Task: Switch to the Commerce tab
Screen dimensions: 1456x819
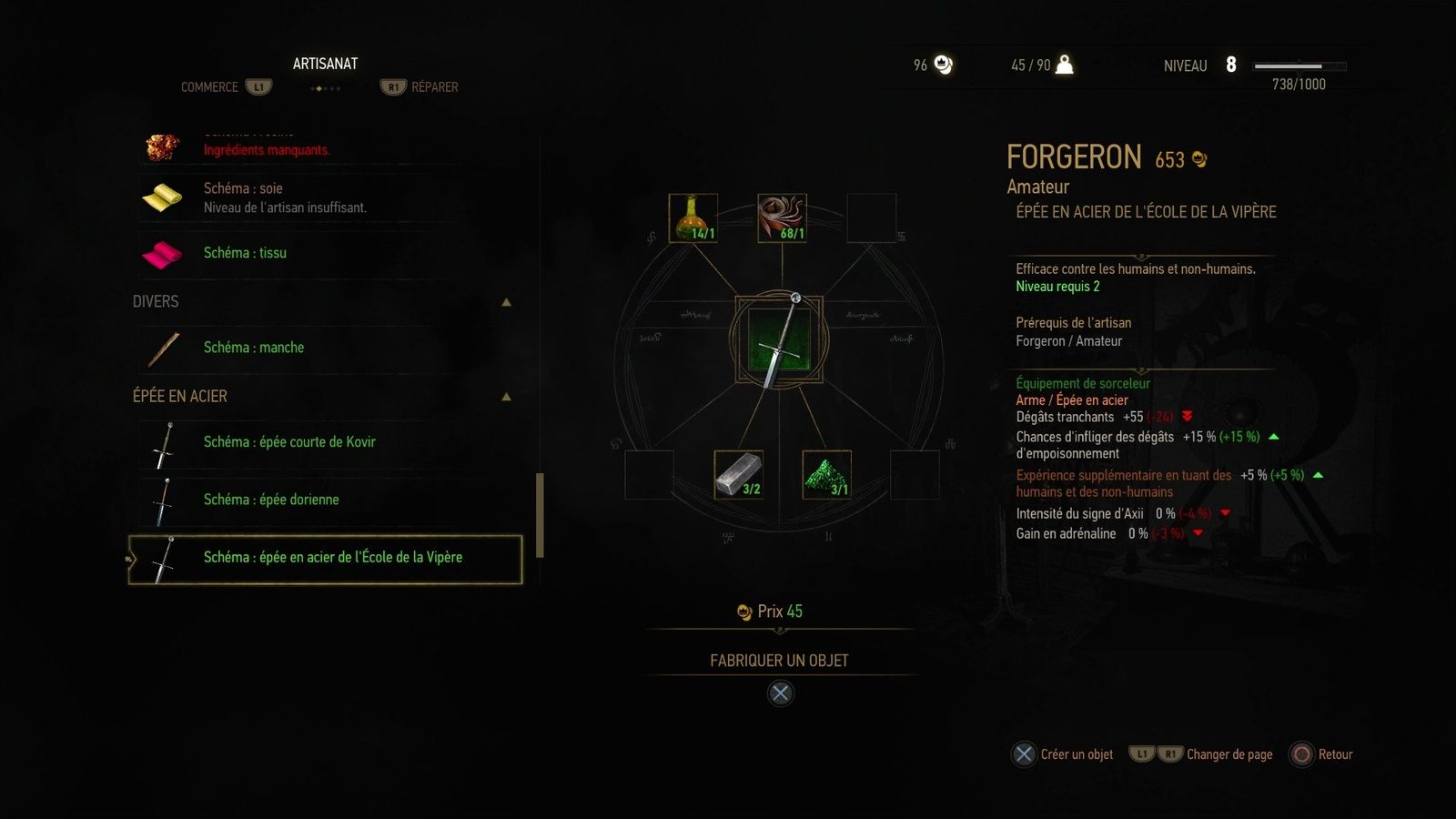Action: [x=209, y=87]
